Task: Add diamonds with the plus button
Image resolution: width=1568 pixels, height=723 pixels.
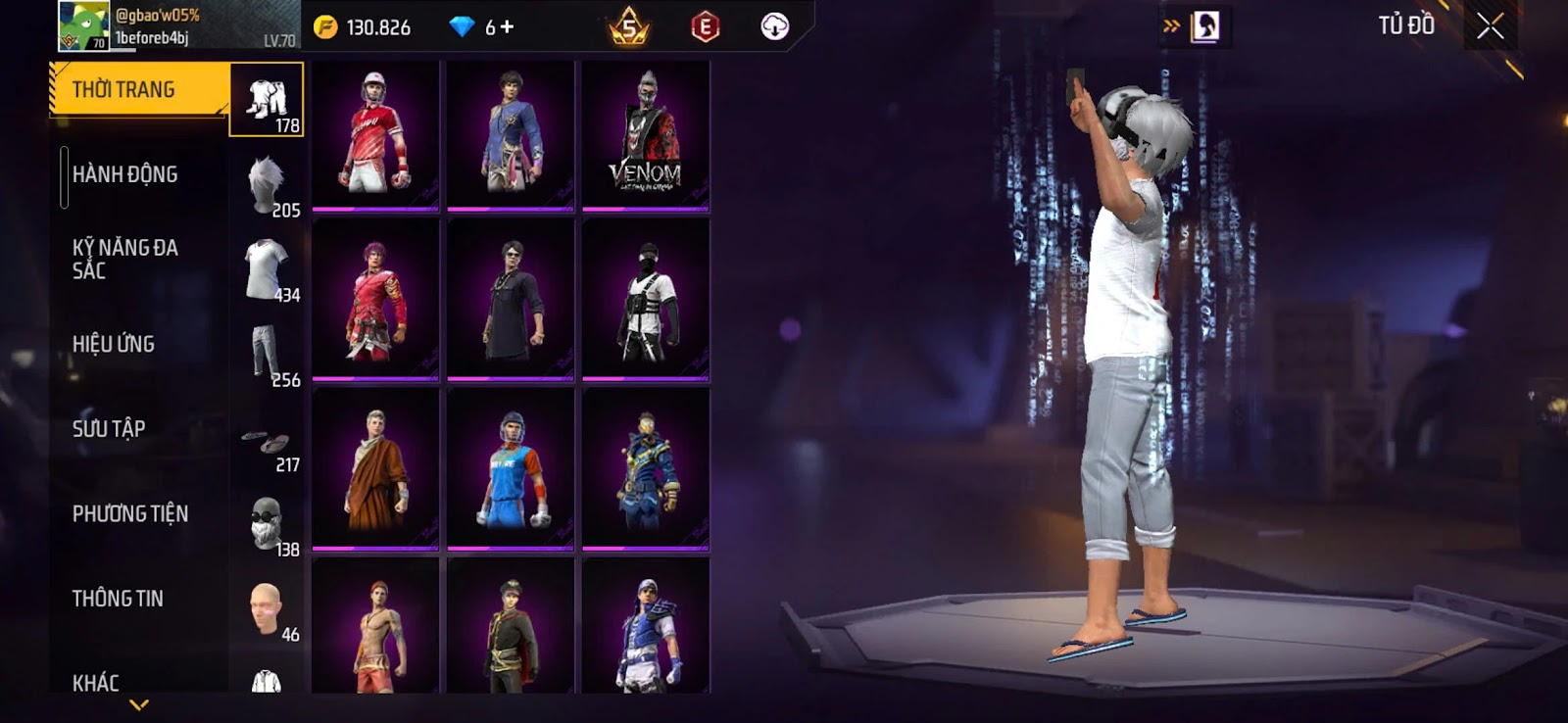Action: click(507, 27)
